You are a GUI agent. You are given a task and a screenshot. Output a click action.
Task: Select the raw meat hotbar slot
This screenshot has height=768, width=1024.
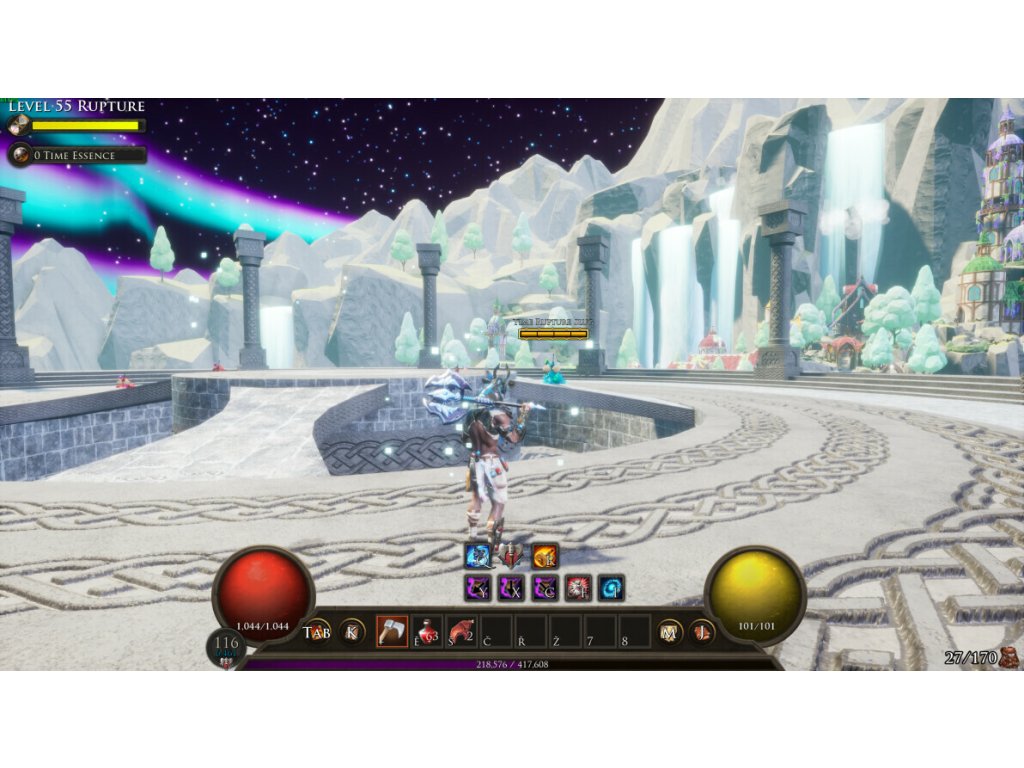tap(462, 631)
